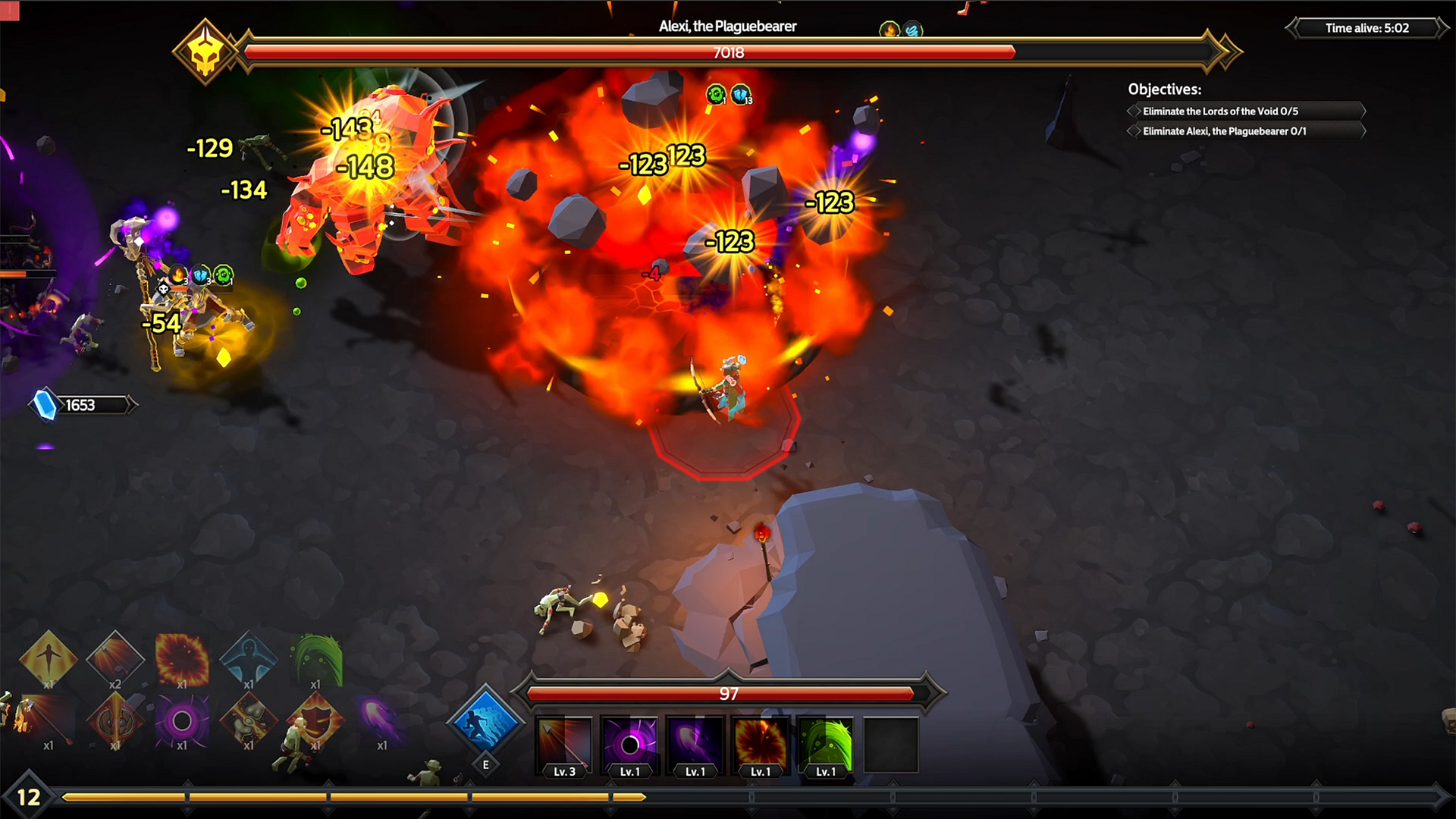Click the blue crystal currency icon
Image resolution: width=1456 pixels, height=819 pixels.
pyautogui.click(x=43, y=404)
